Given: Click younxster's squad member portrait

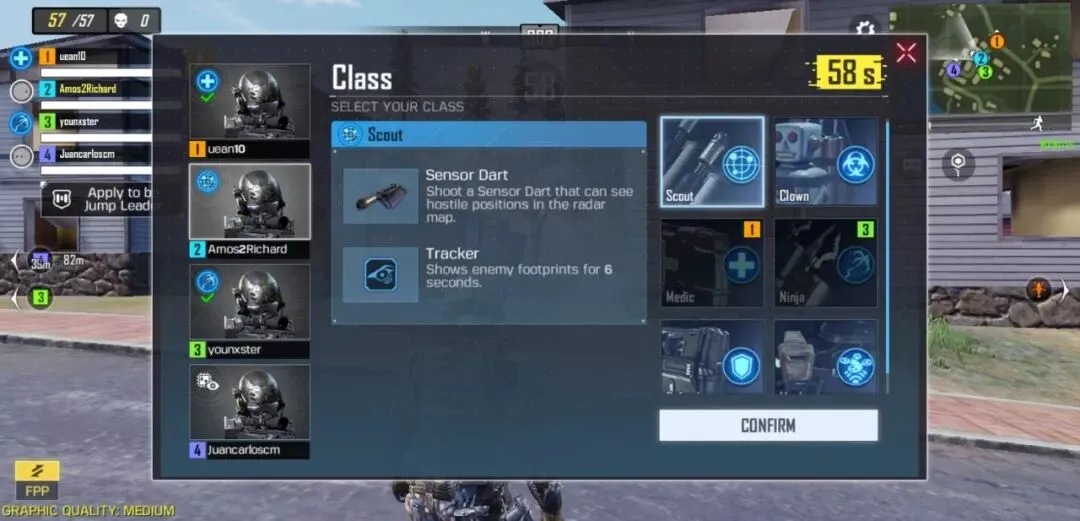Looking at the screenshot, I should pos(250,303).
